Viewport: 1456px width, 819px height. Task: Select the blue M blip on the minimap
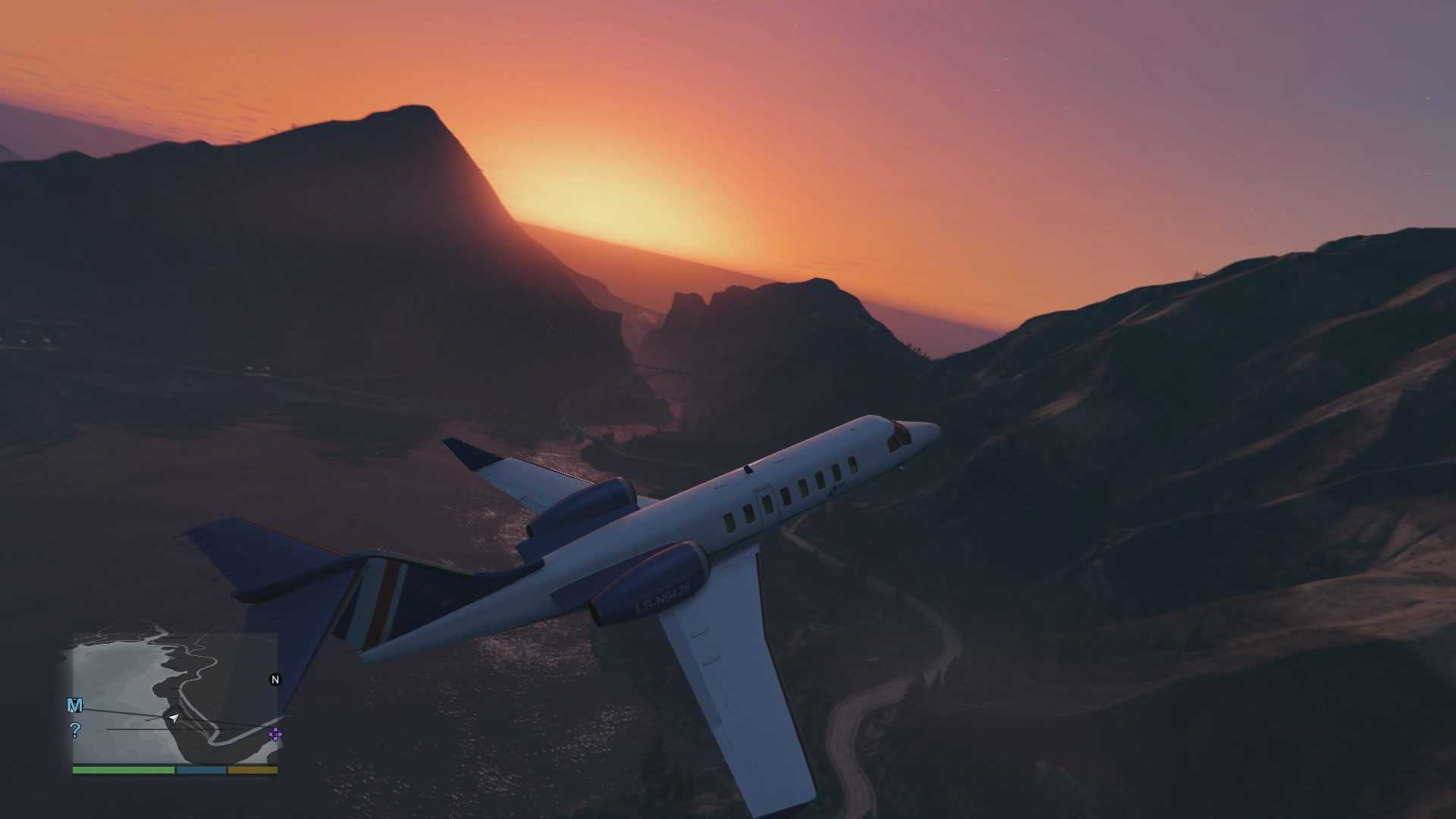[74, 706]
